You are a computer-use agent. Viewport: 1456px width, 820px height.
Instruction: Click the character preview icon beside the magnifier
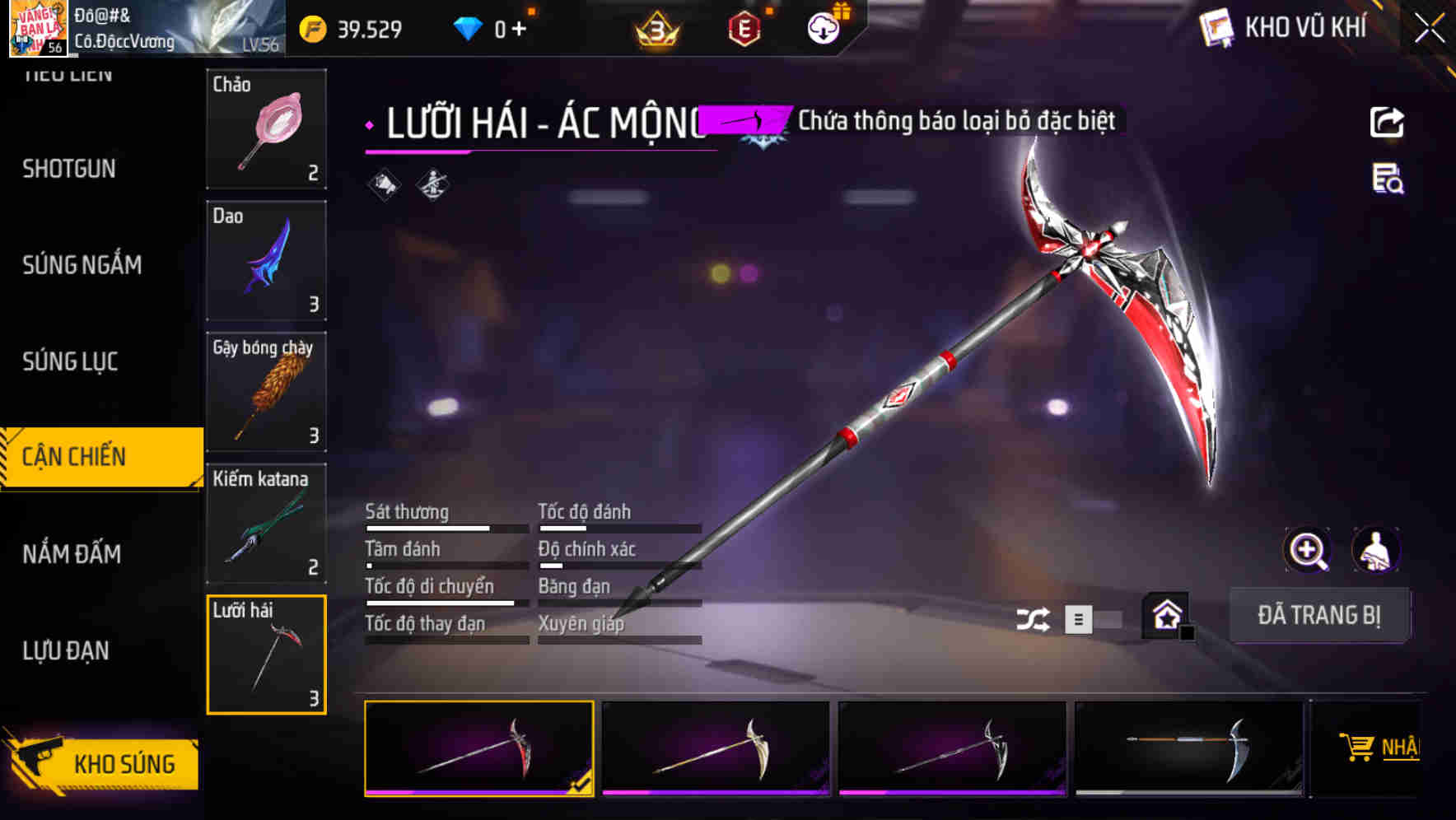(x=1377, y=550)
